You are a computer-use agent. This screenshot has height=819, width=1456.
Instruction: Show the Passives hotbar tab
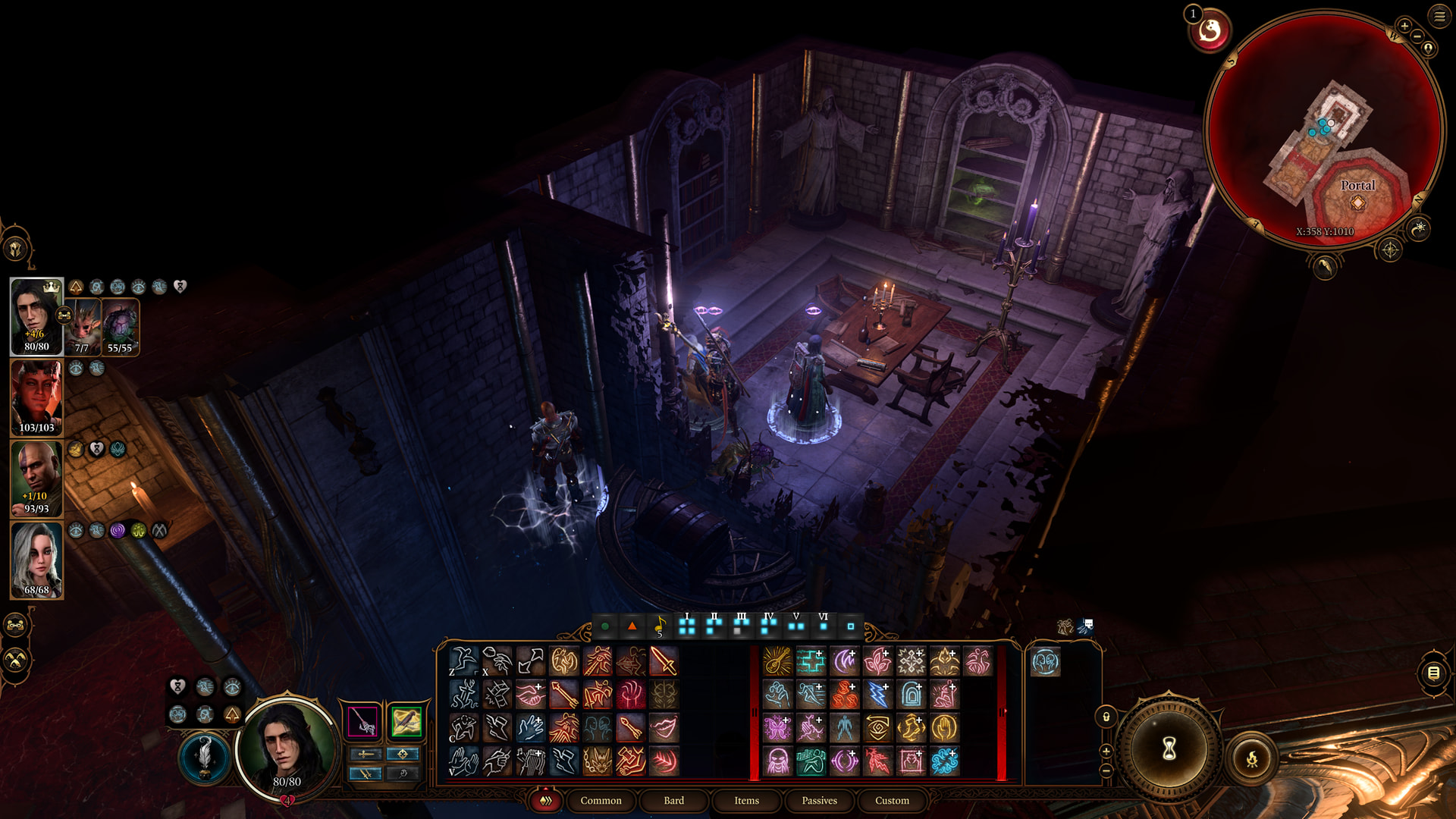(x=819, y=800)
